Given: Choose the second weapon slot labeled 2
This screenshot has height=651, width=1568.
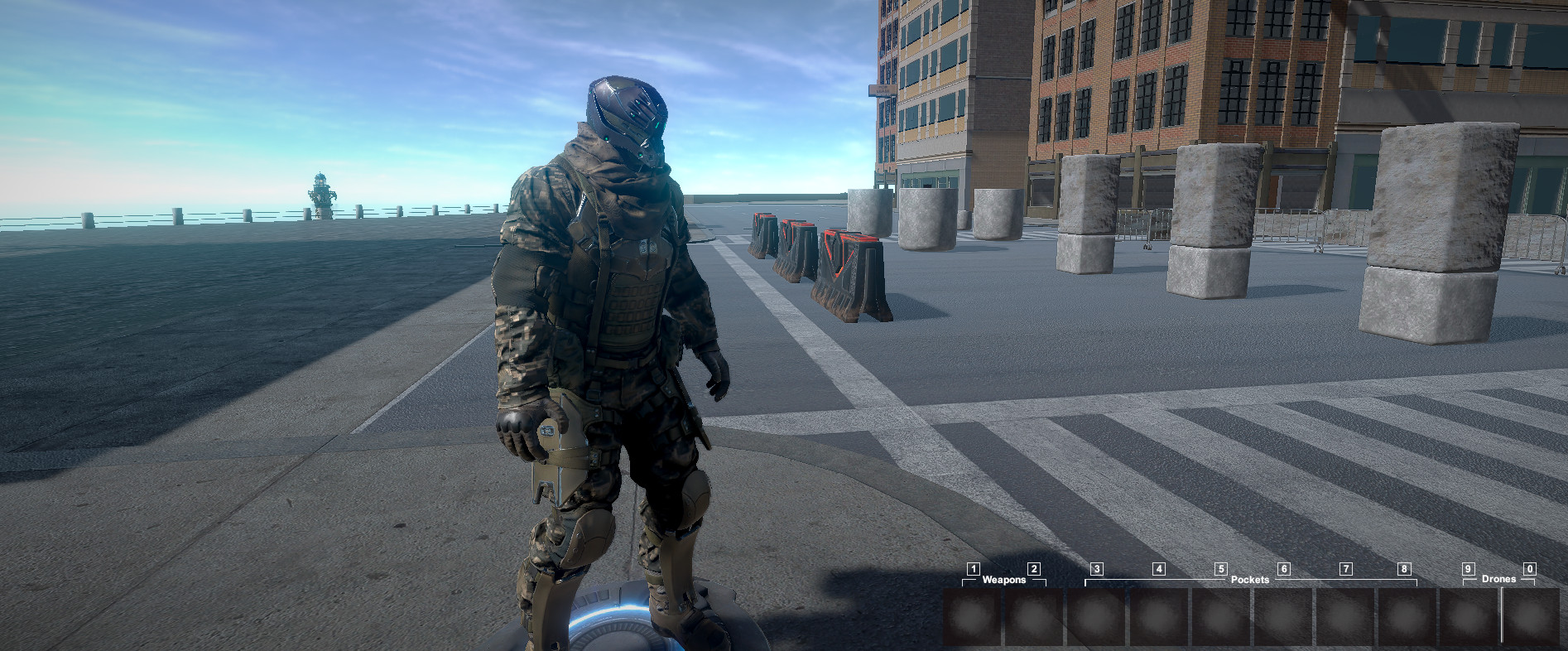Looking at the screenshot, I should click(1033, 617).
